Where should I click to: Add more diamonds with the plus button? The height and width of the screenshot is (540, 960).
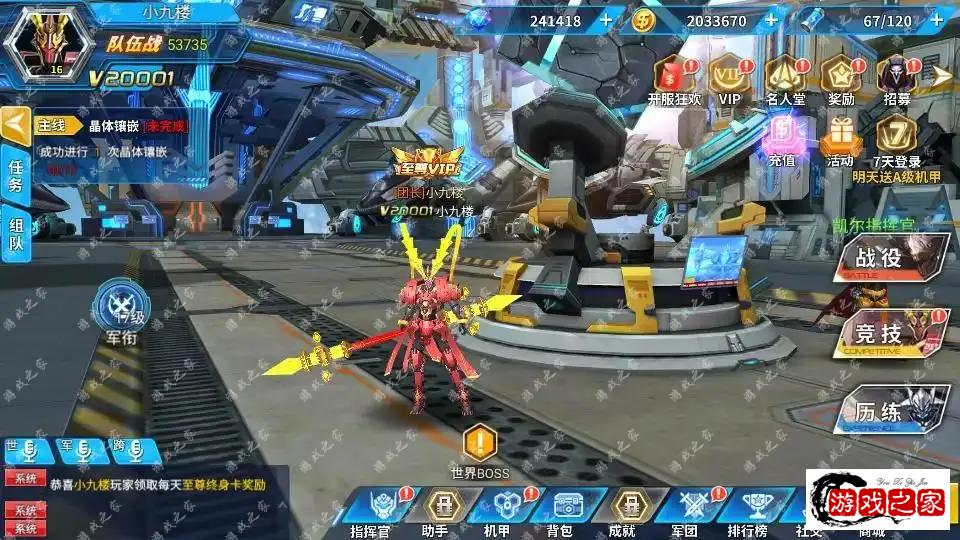[x=607, y=20]
